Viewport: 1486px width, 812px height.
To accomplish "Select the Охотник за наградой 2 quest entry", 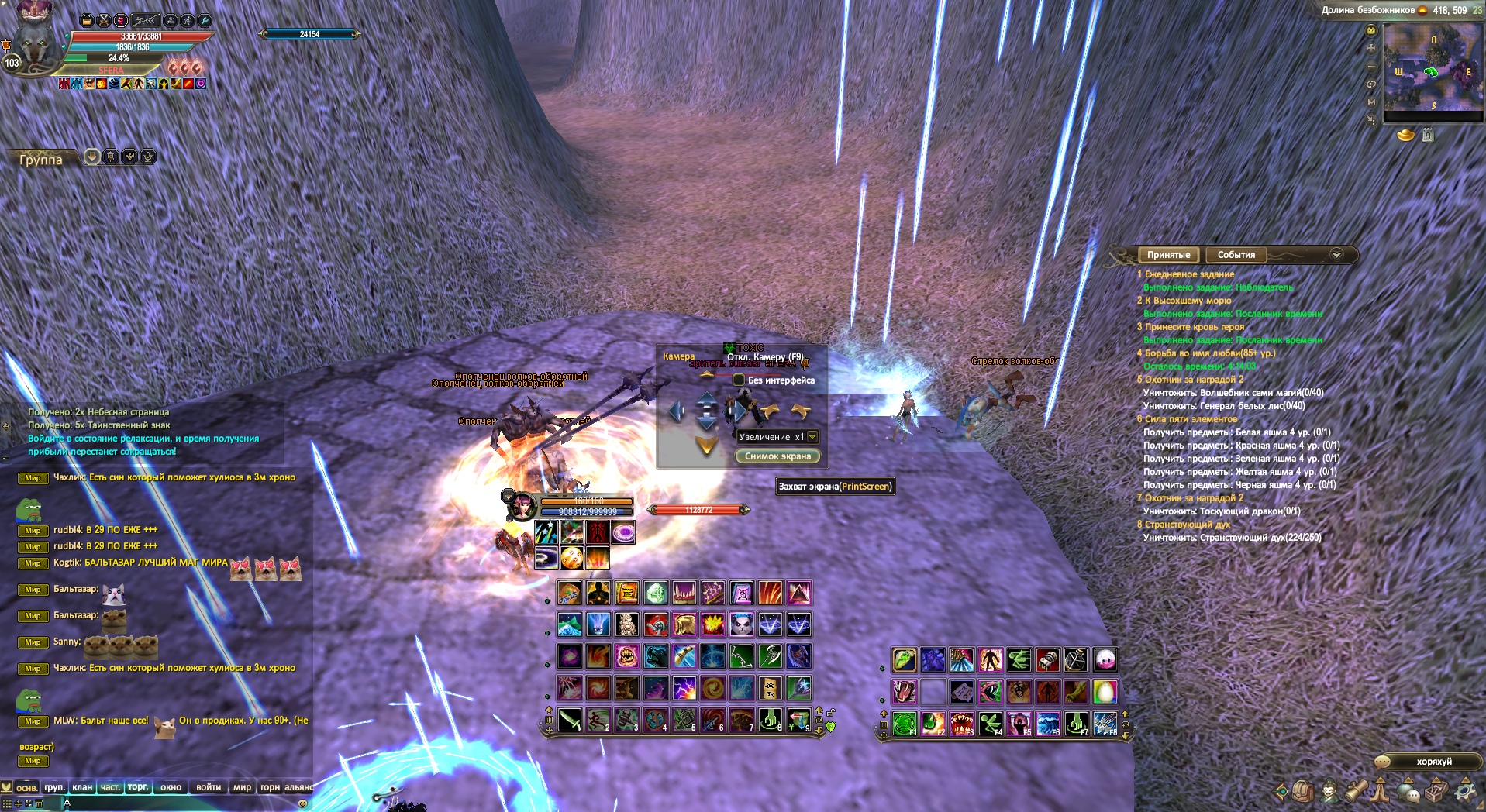I will point(1194,380).
